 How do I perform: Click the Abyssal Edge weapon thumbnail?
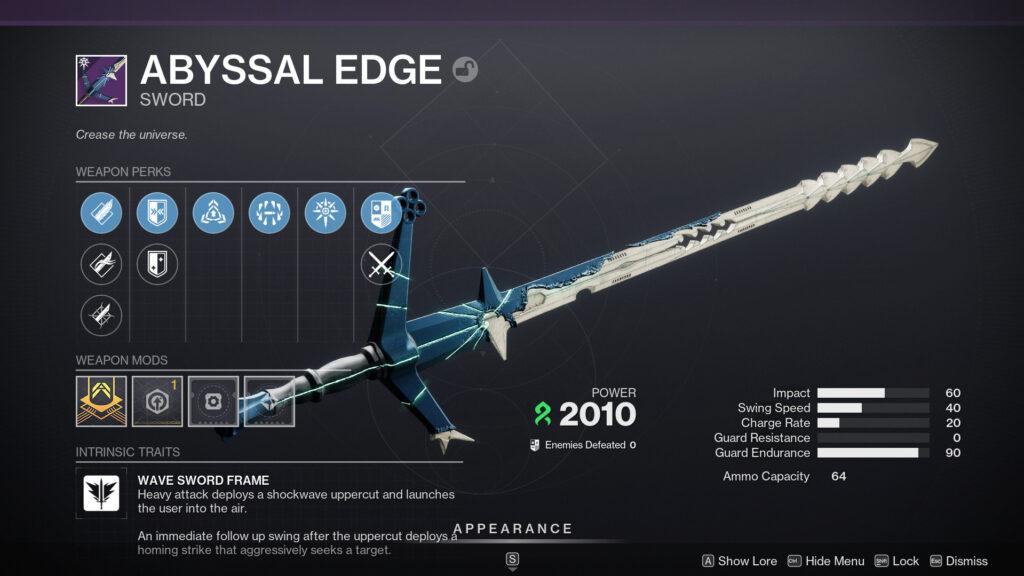click(101, 80)
